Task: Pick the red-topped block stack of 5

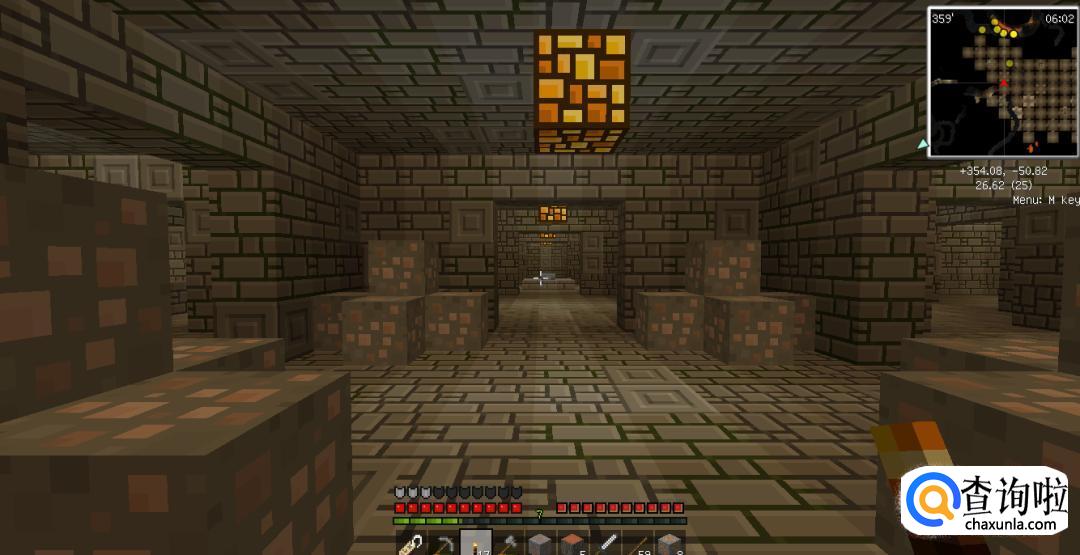Action: (x=572, y=543)
